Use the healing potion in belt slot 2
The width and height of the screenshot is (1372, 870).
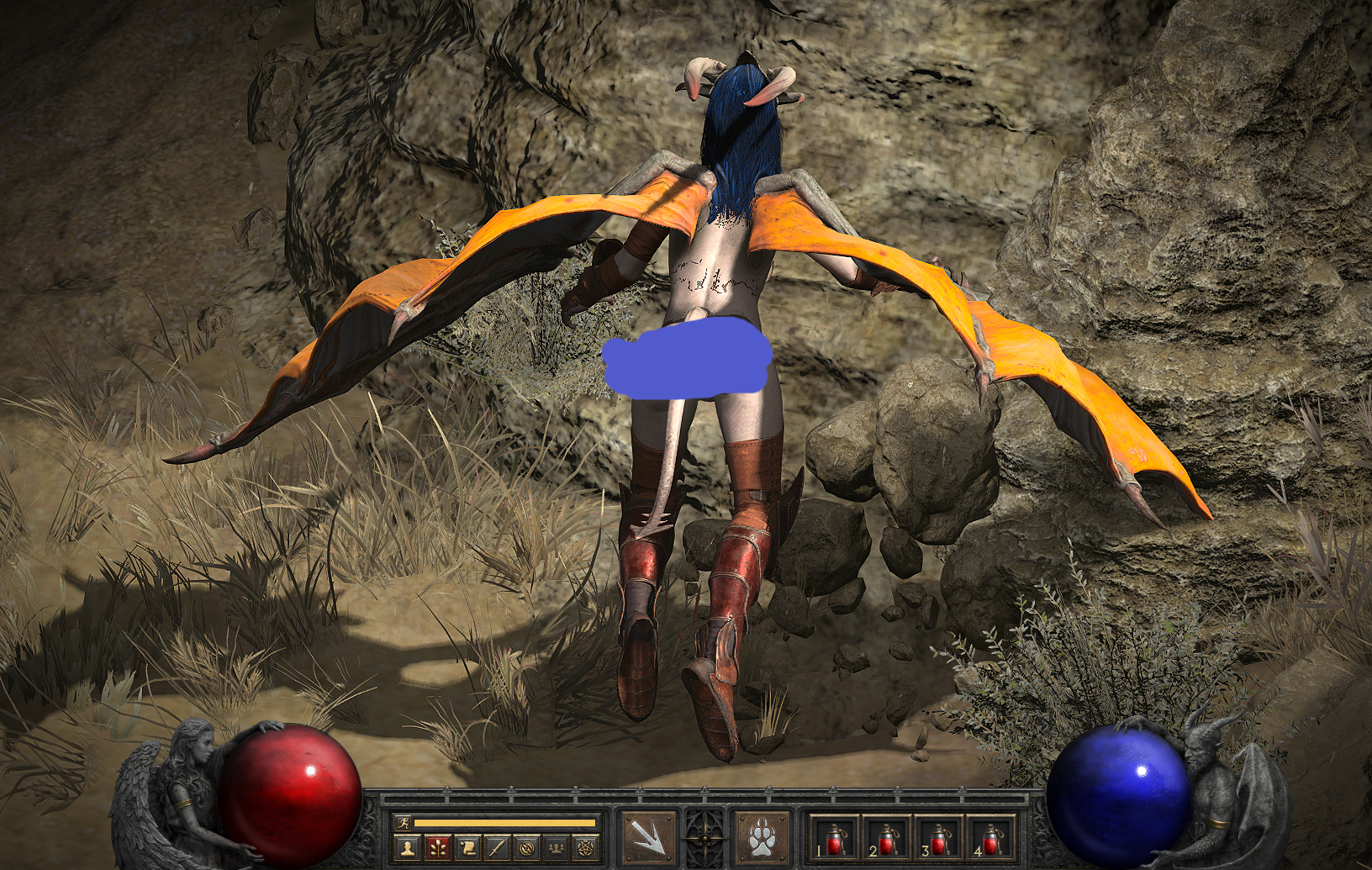[886, 839]
